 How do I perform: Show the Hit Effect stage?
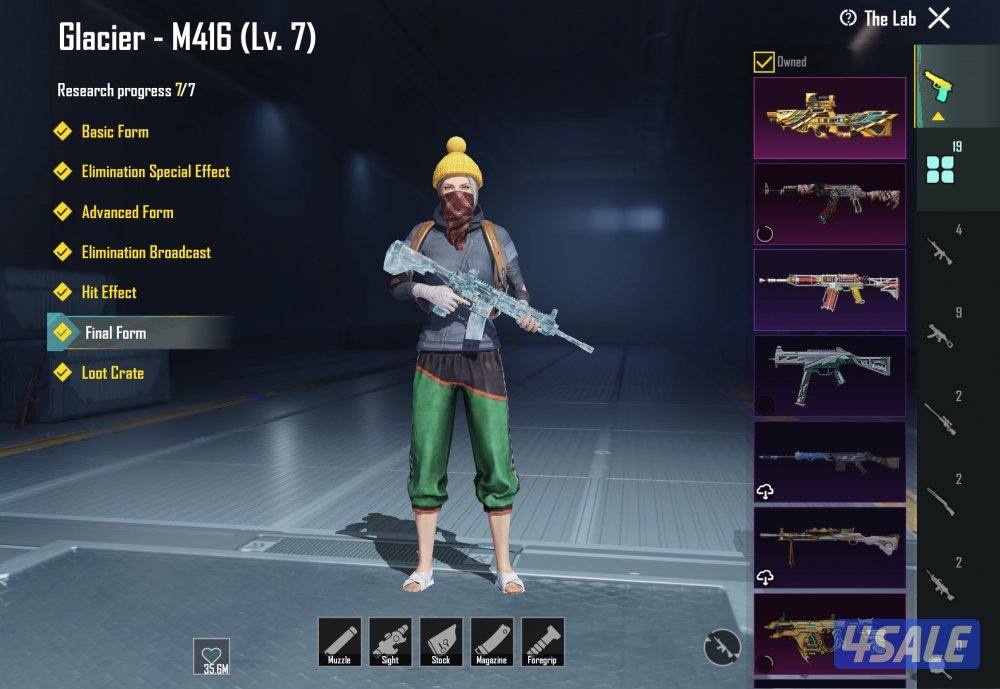point(108,292)
